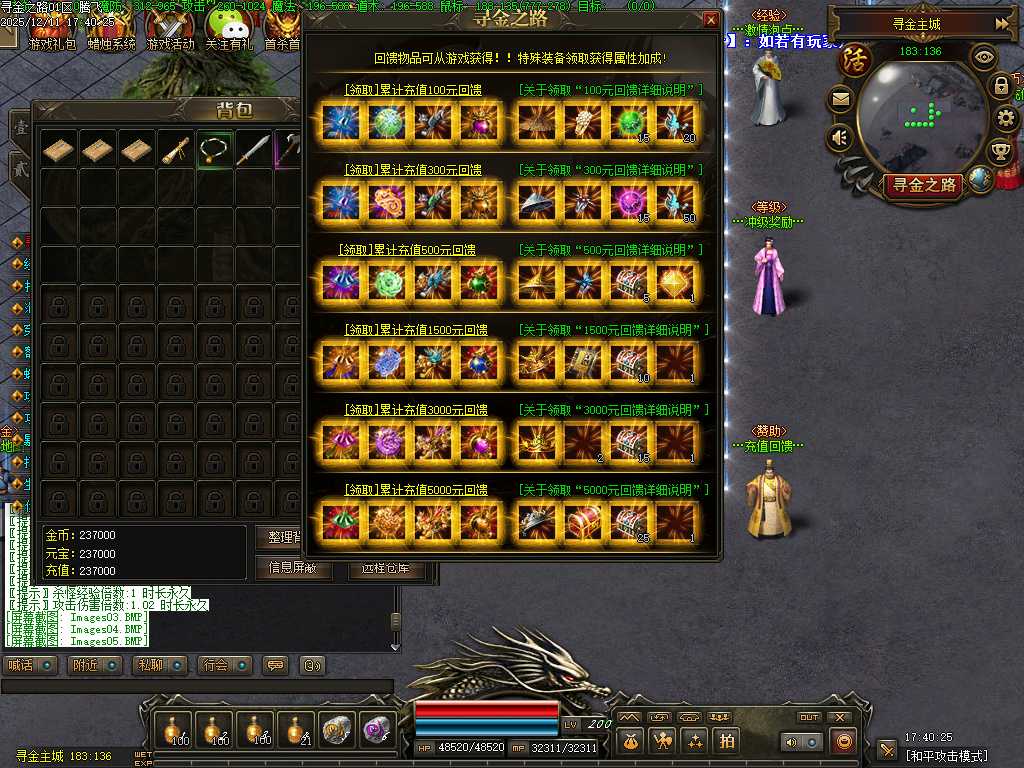Switch chat to the 喊话 channel
This screenshot has width=1024, height=768.
(30, 665)
